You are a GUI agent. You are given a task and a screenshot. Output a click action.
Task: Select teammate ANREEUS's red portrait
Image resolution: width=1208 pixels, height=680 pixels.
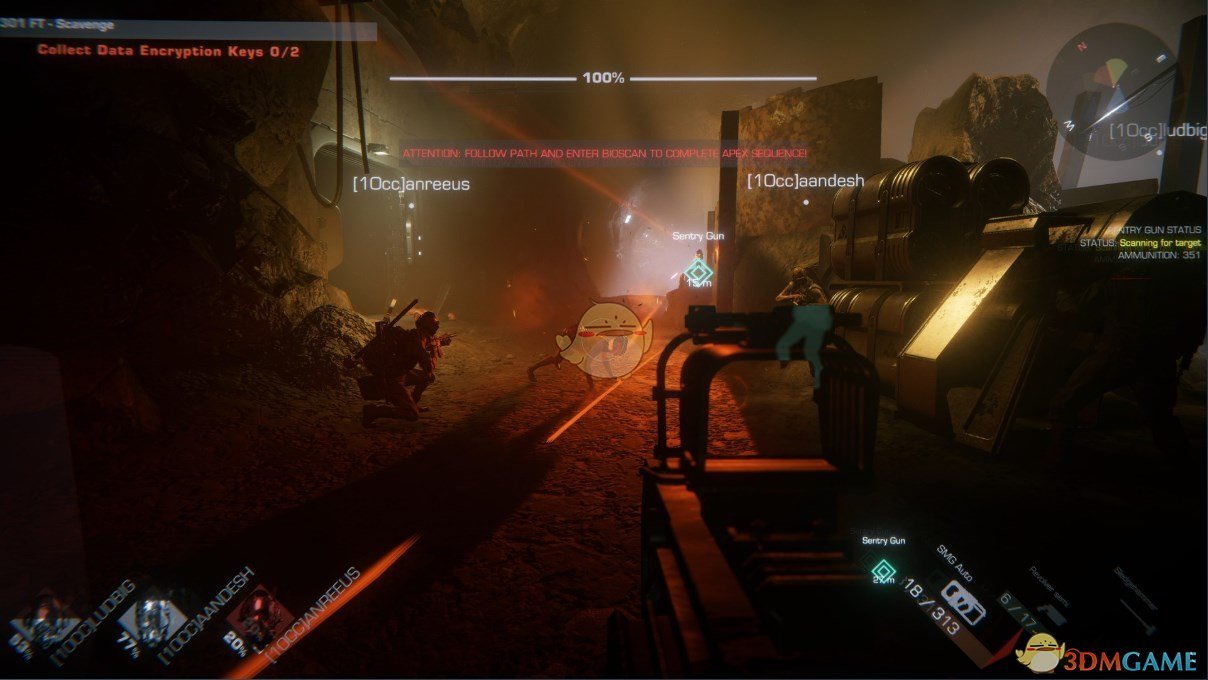(x=262, y=615)
